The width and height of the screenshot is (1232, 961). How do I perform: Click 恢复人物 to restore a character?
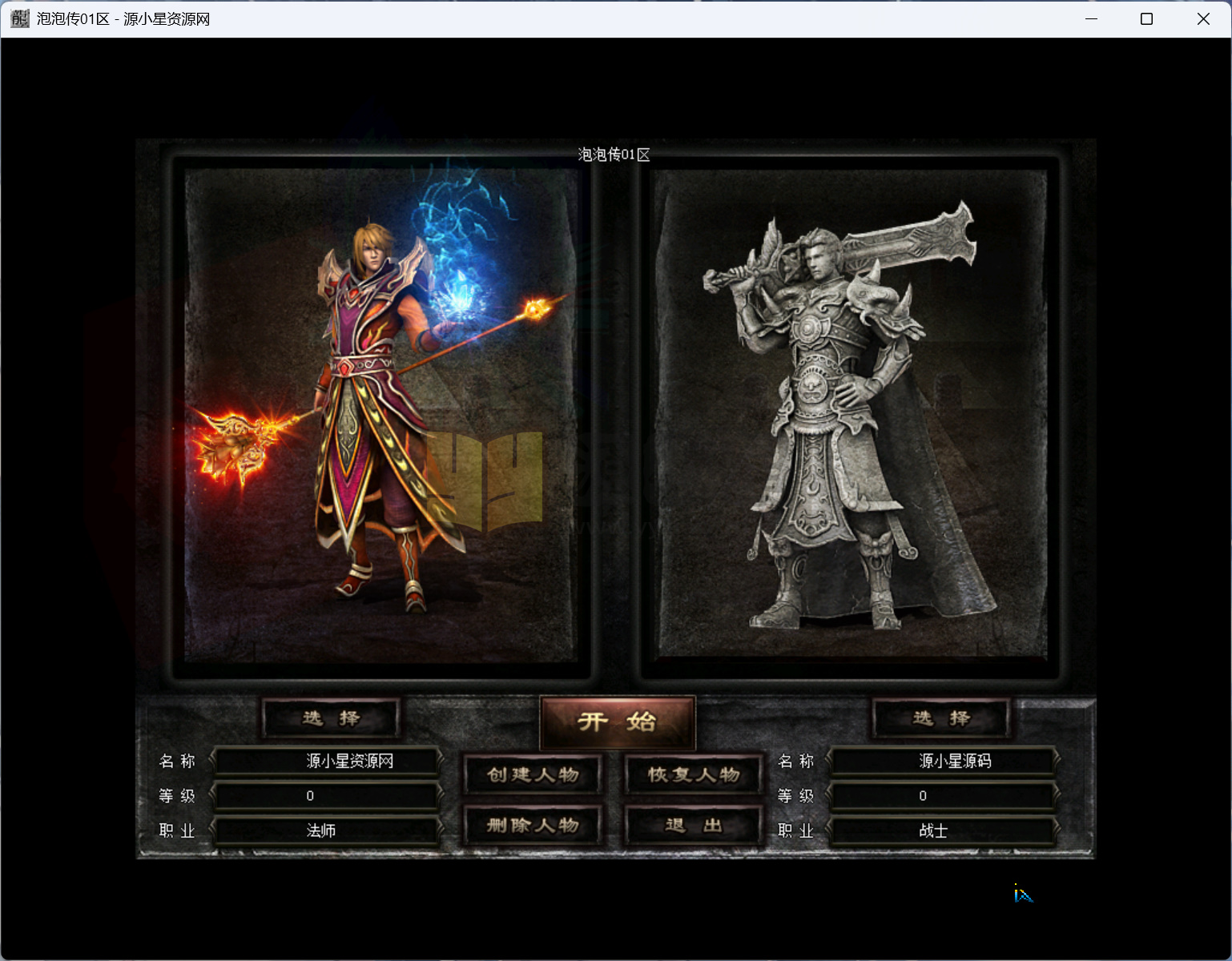[693, 774]
